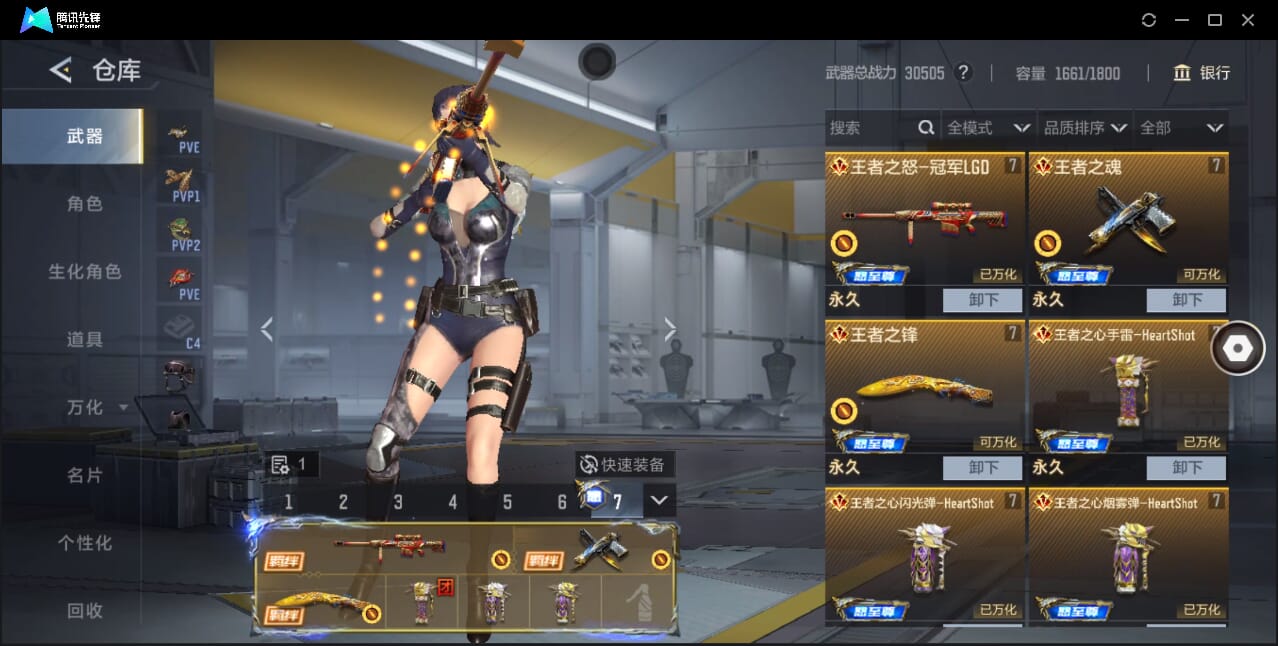Open the 生化角色 tab
The height and width of the screenshot is (646, 1278).
85,272
